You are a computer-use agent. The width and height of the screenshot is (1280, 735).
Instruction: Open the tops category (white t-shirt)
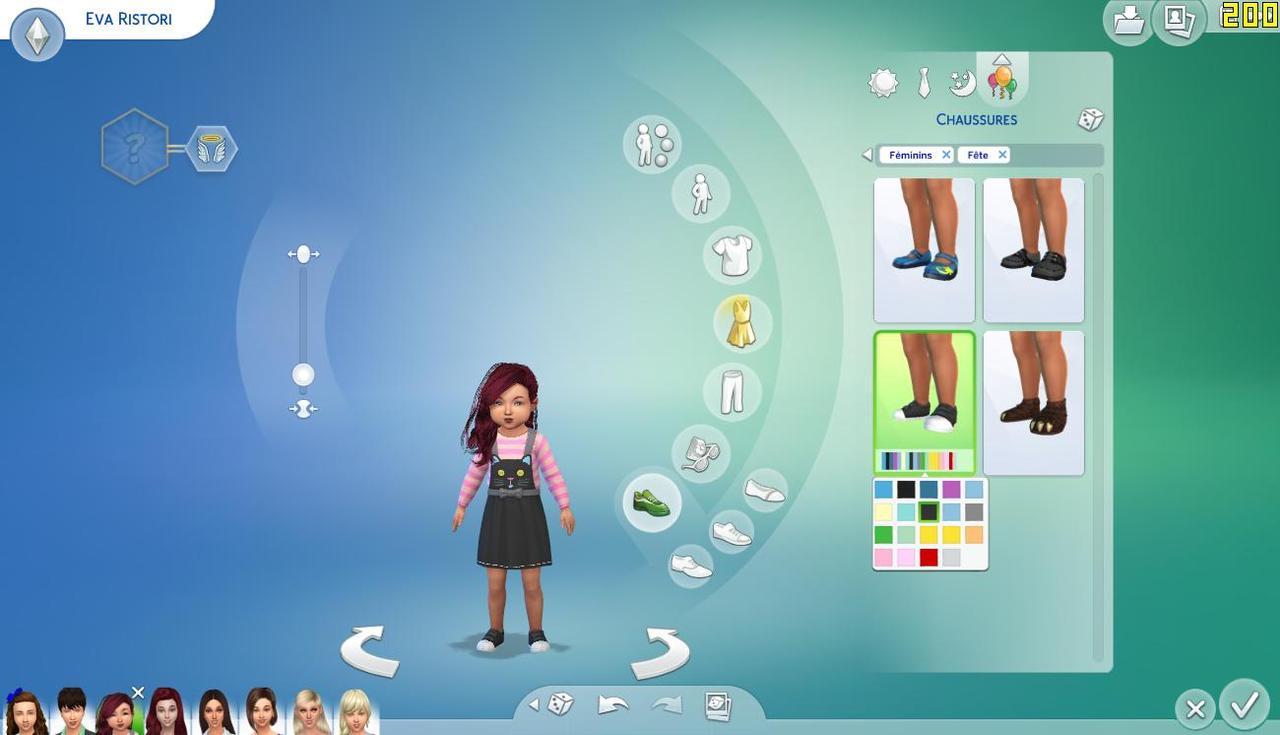(733, 255)
